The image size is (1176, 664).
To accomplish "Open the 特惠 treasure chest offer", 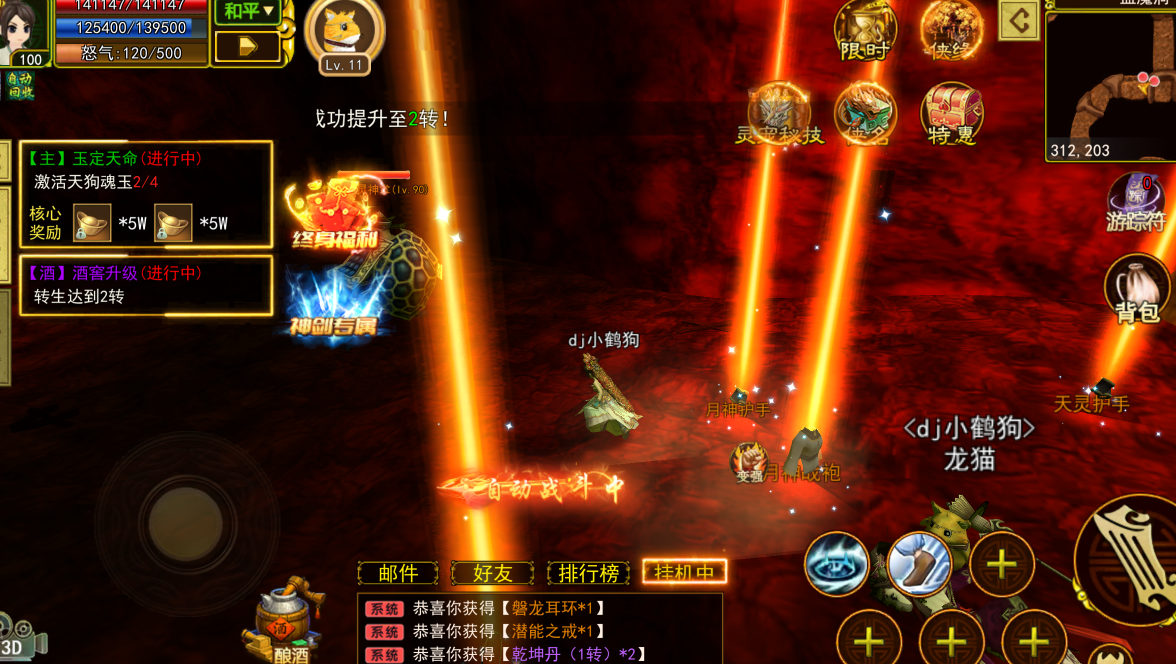I will [951, 113].
